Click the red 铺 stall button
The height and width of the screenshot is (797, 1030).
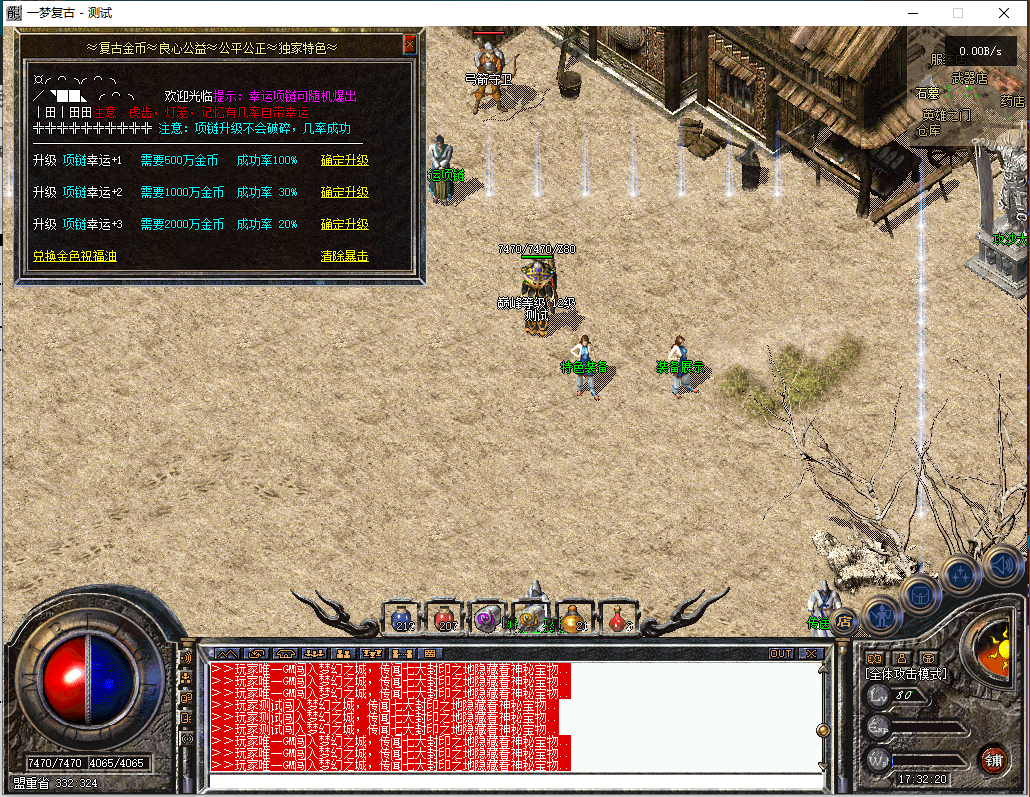993,759
